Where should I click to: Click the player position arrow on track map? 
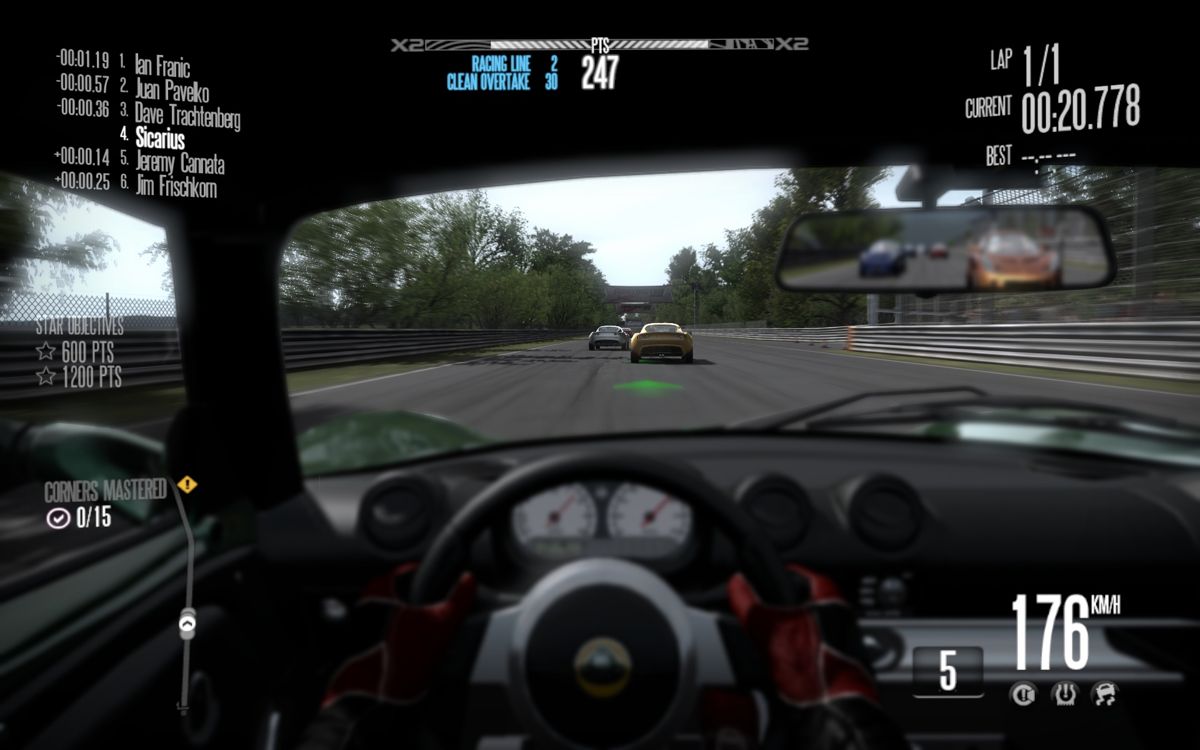[x=187, y=623]
